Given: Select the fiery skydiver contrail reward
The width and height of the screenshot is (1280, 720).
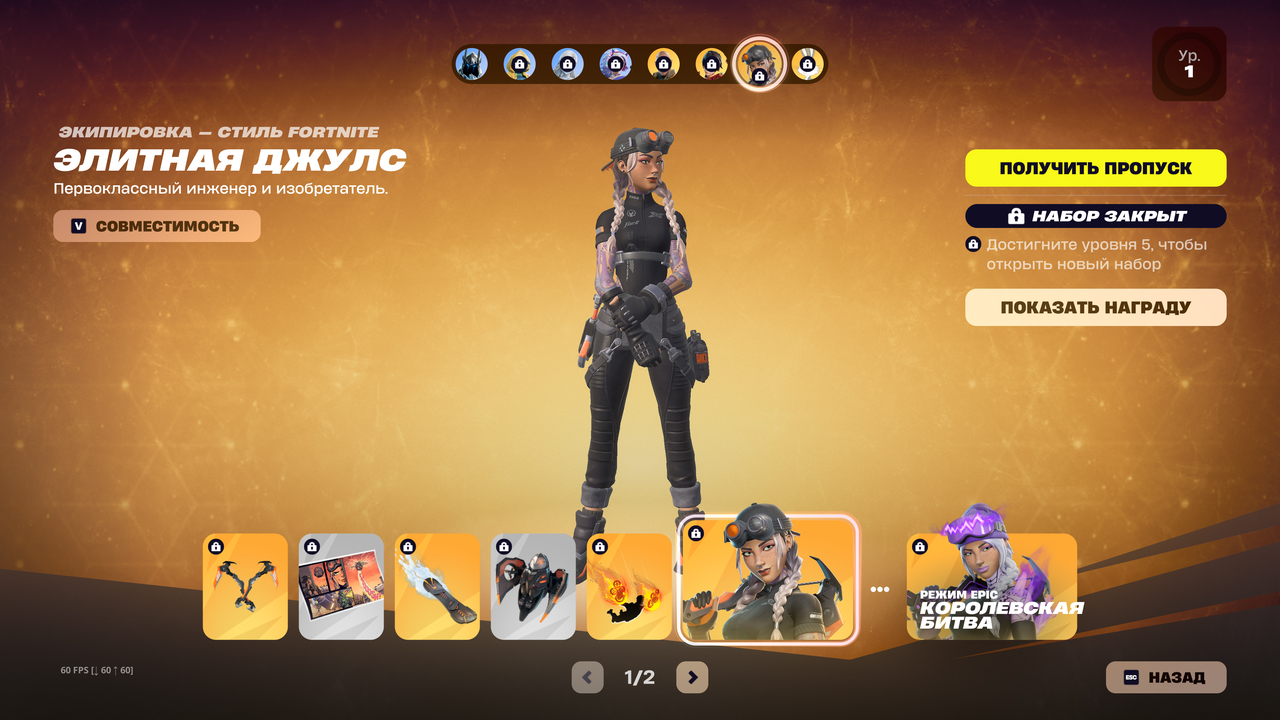Looking at the screenshot, I should tap(629, 586).
